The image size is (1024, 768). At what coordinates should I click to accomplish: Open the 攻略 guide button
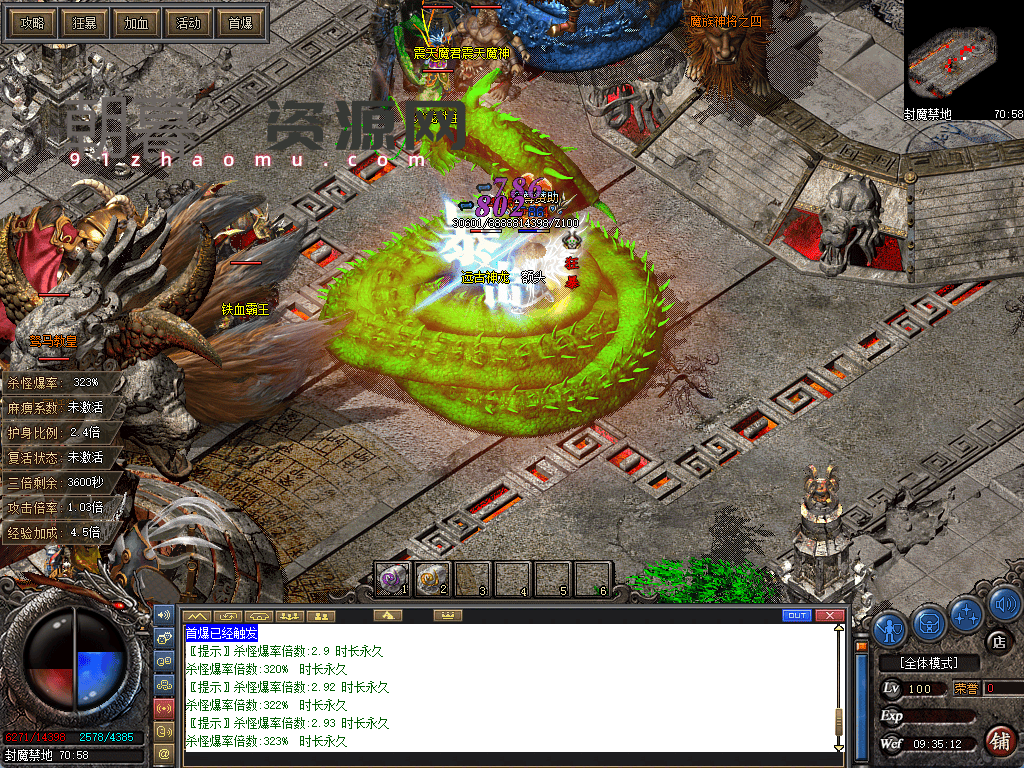click(x=32, y=23)
